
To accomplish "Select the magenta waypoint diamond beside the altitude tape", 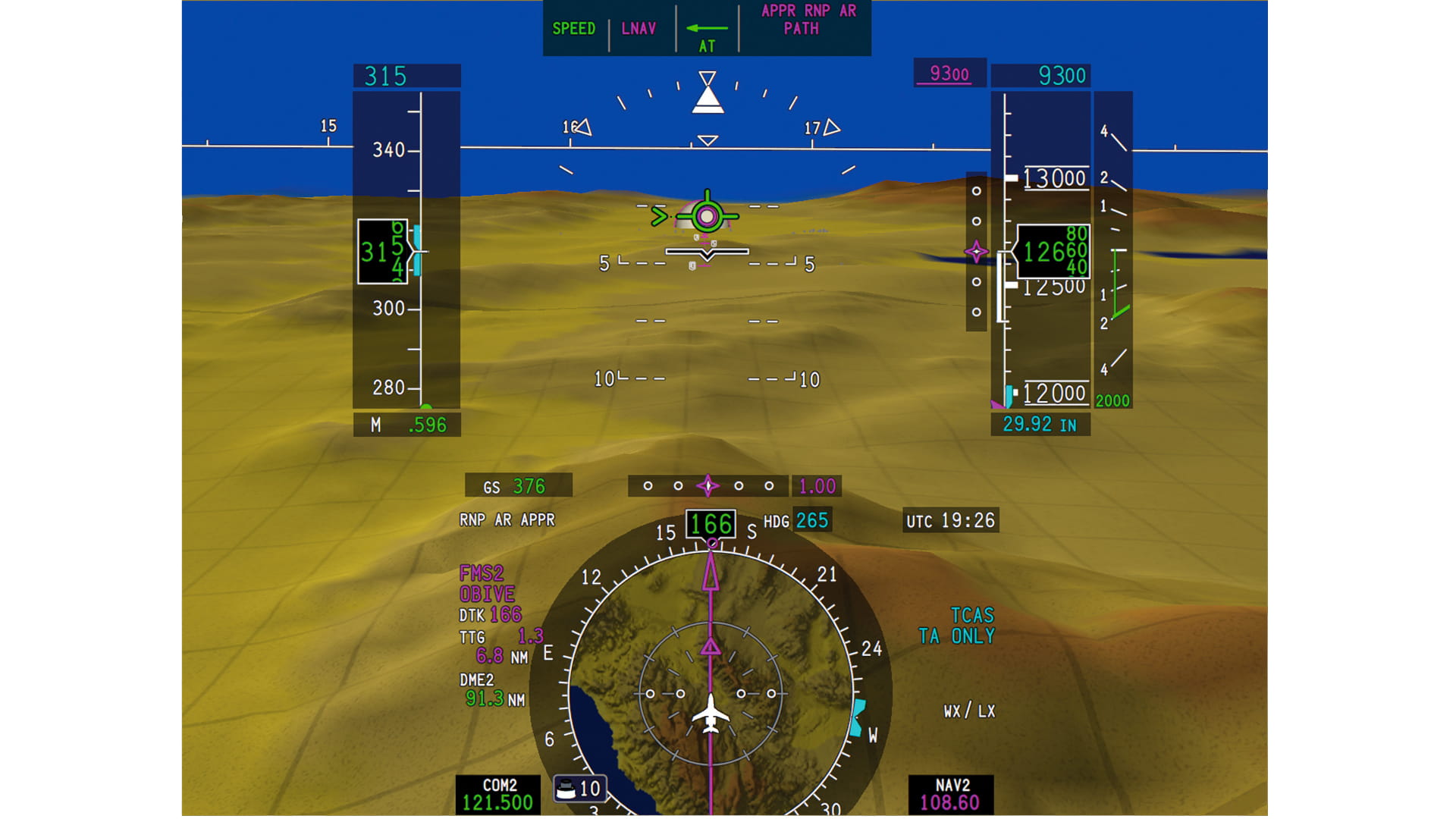I will (x=975, y=253).
